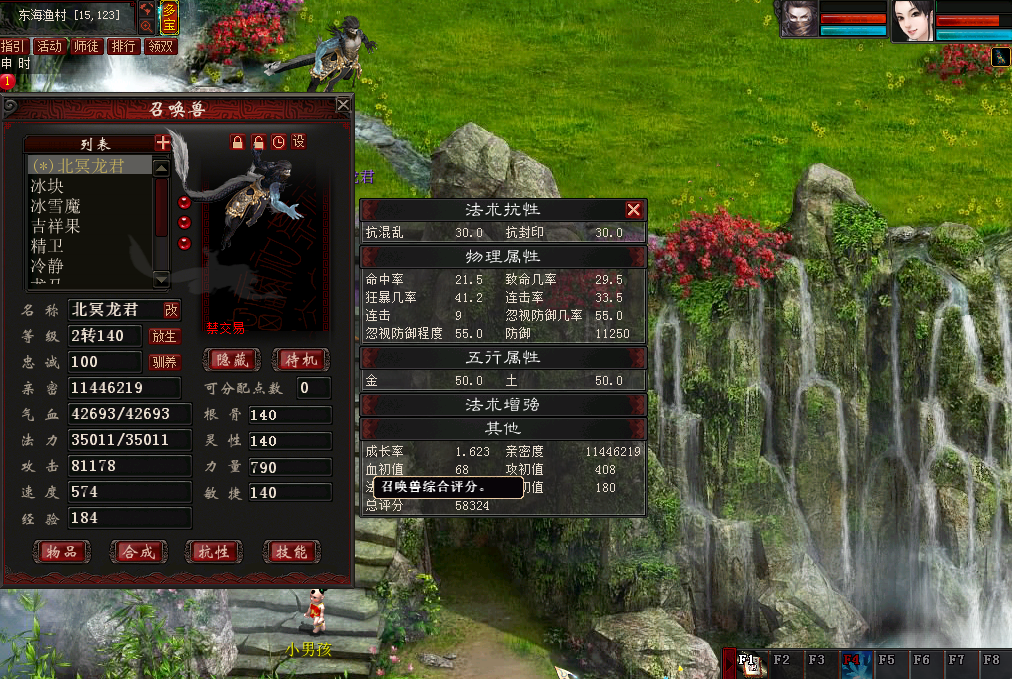1012x679 pixels.
Task: Set the pet to 待机 standby
Action: (299, 360)
